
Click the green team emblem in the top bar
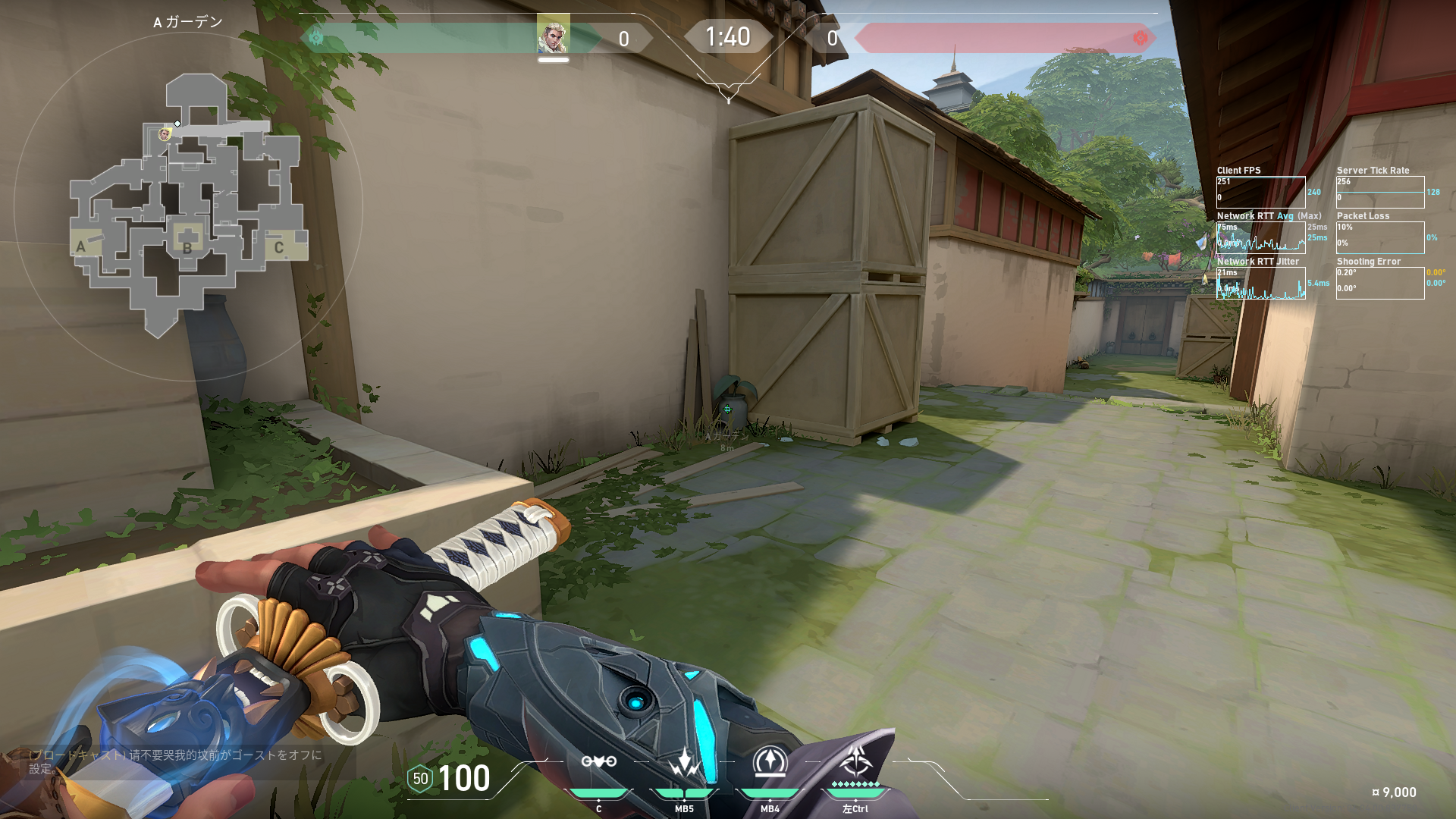tap(316, 38)
